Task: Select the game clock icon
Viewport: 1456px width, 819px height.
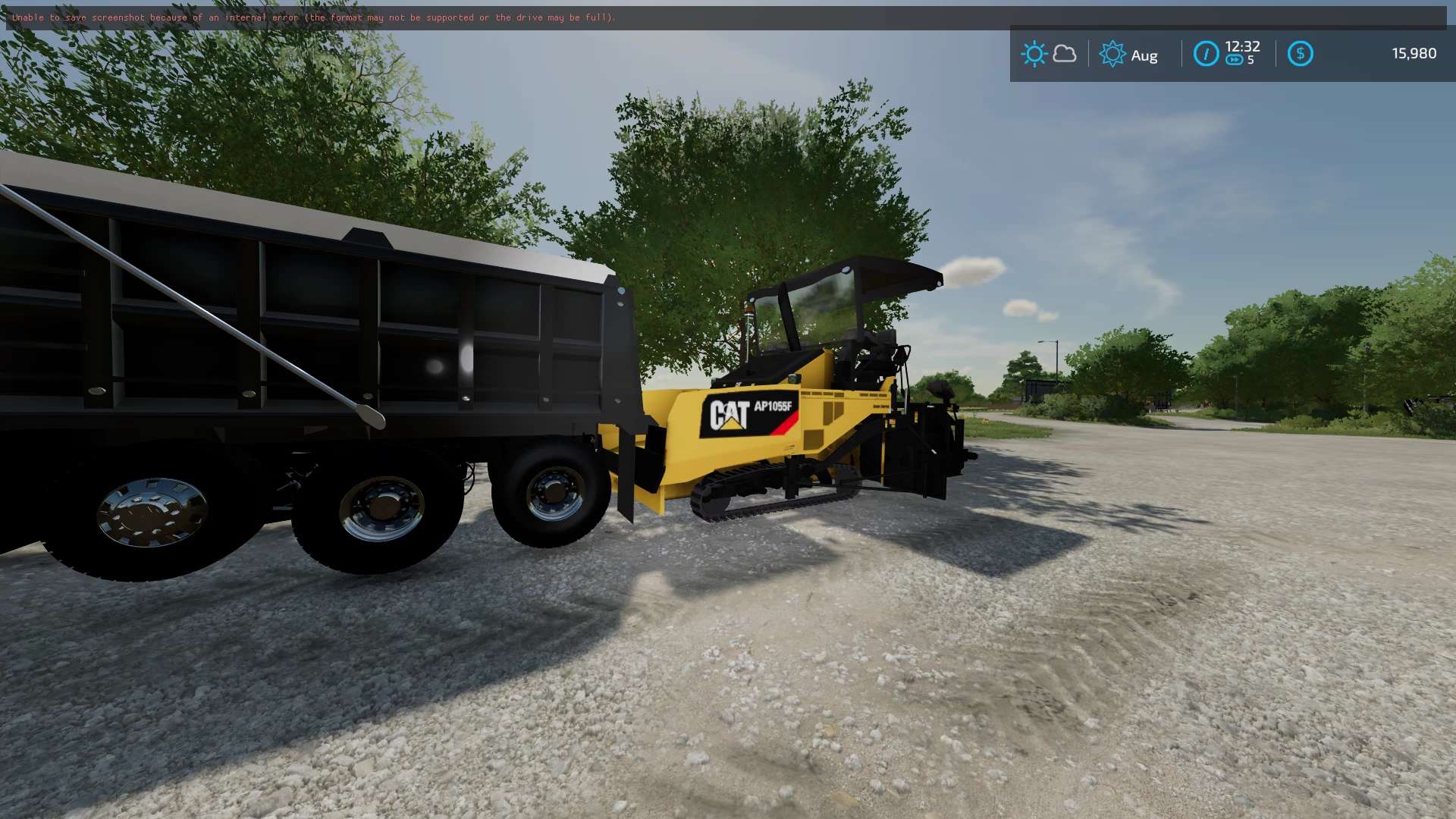Action: pos(1206,54)
